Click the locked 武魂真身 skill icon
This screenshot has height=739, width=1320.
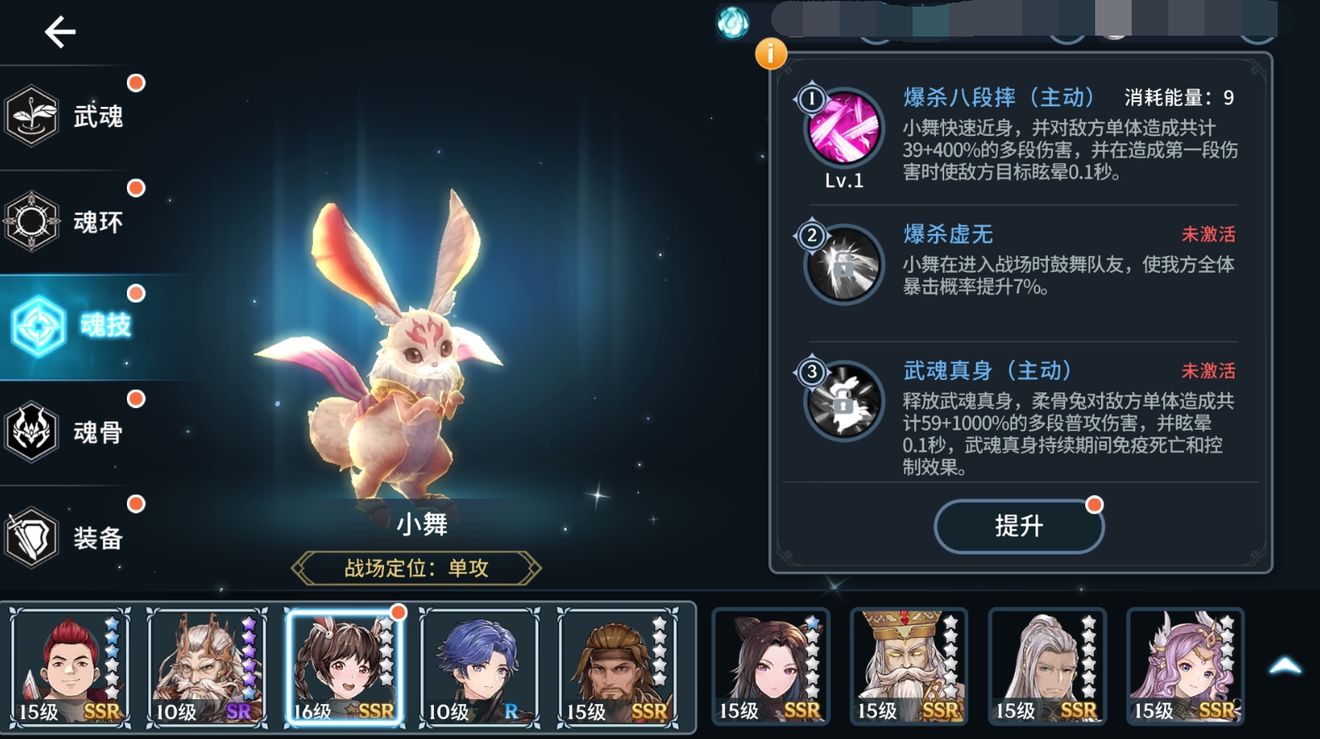click(843, 402)
